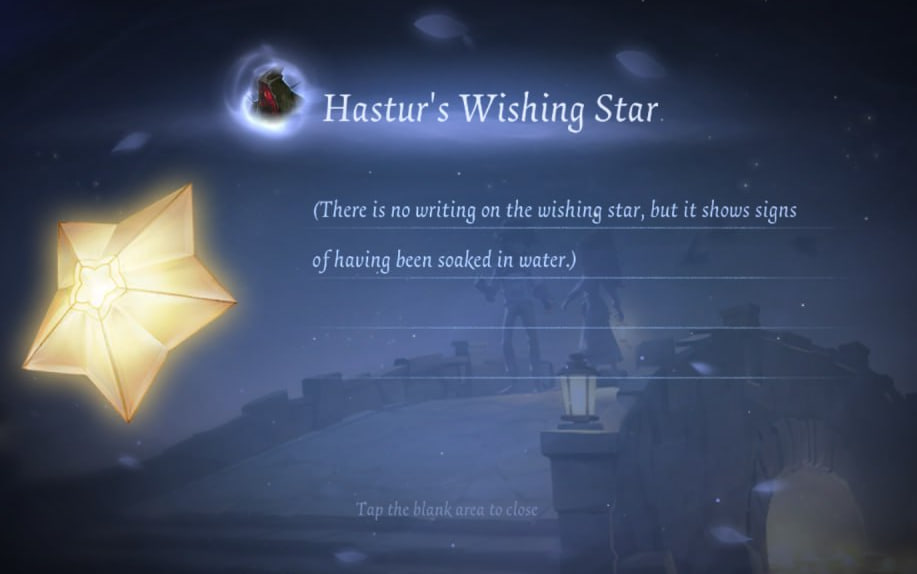
Task: Select the glowing golden wishing star
Action: 128,300
